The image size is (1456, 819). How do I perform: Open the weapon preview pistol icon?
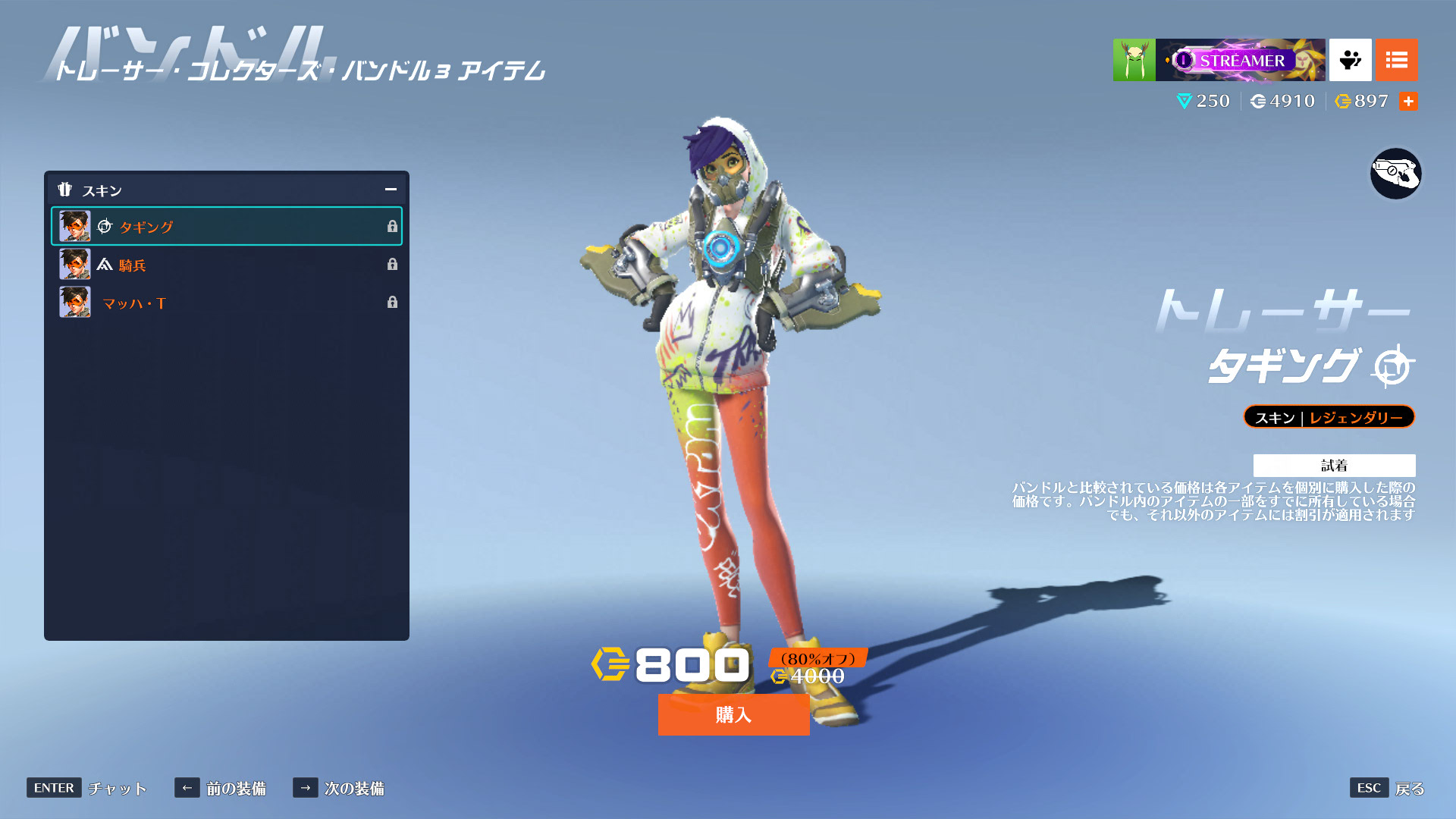(x=1395, y=174)
